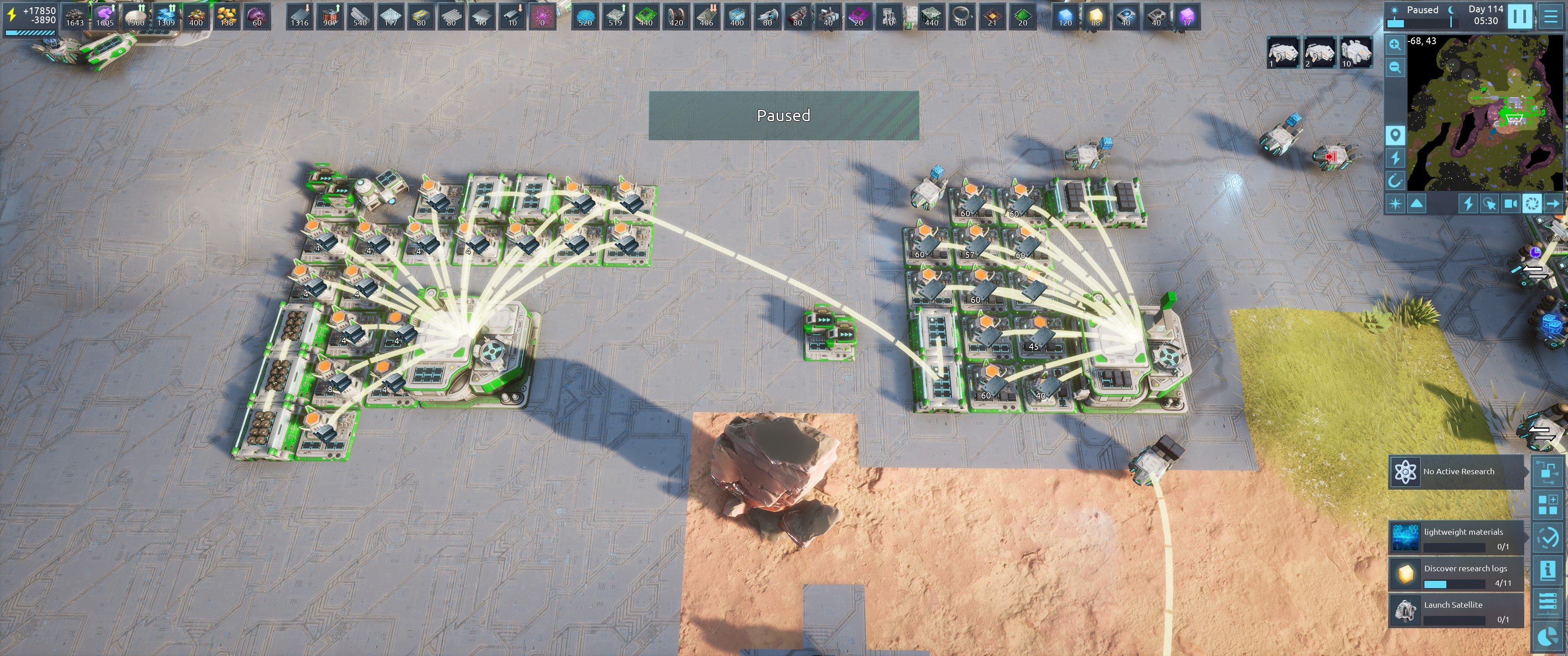The width and height of the screenshot is (1568, 656).
Task: Select unit group 10 thumbnail
Action: [x=1356, y=52]
